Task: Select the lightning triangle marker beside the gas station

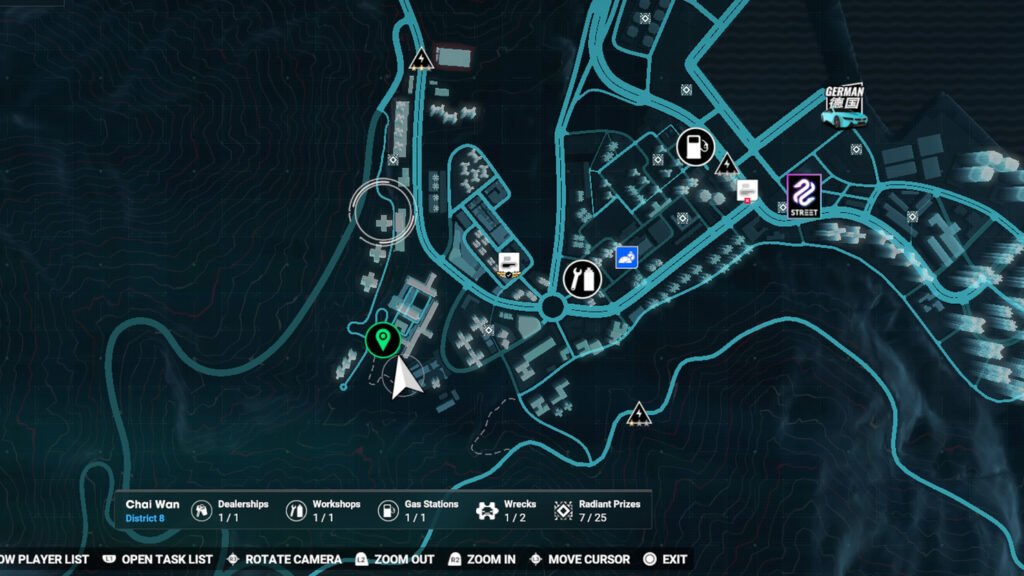Action: pos(727,162)
